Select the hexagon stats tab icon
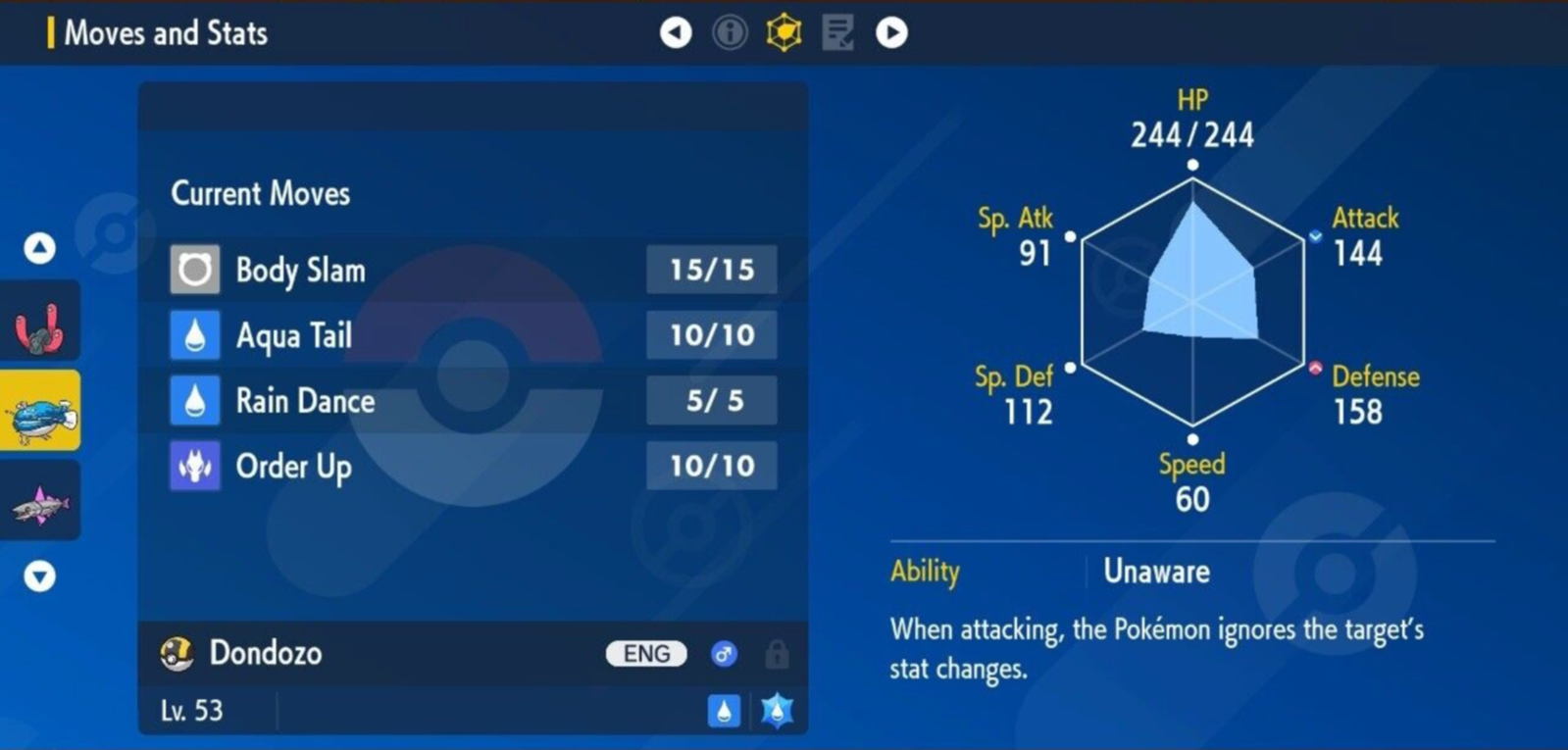1568x750 pixels. (x=784, y=33)
